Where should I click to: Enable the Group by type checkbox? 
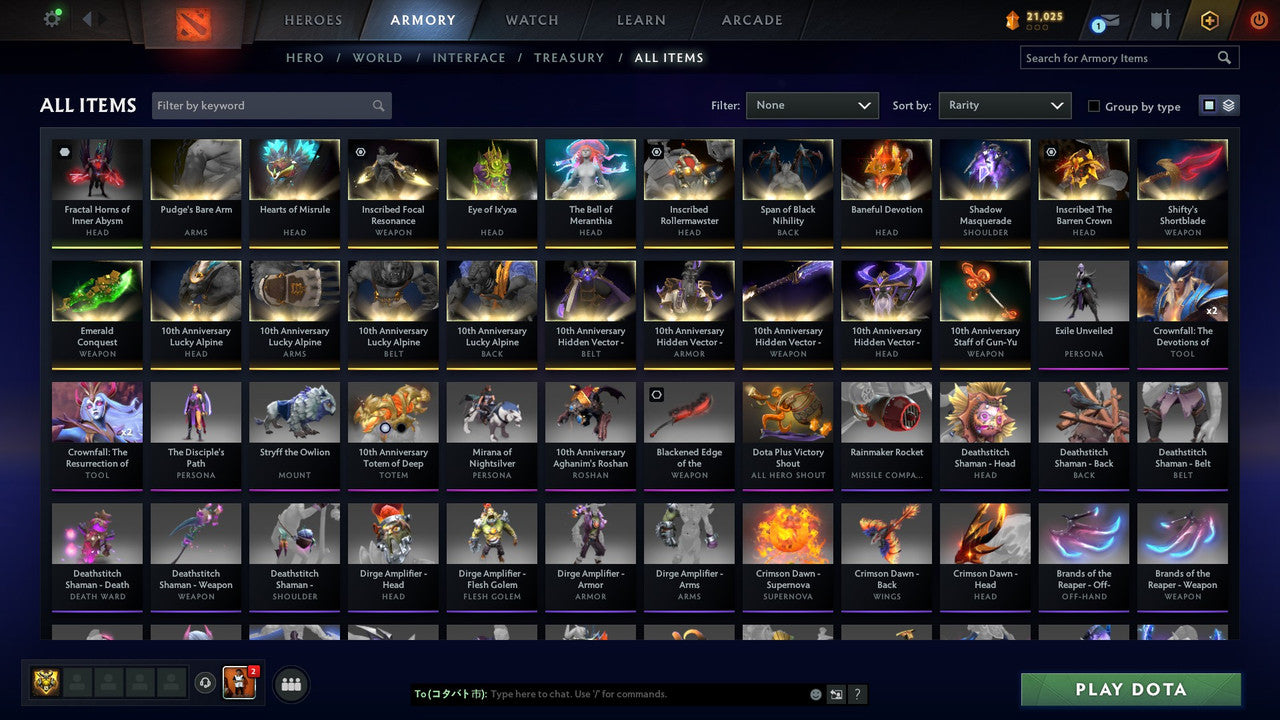pyautogui.click(x=1093, y=106)
